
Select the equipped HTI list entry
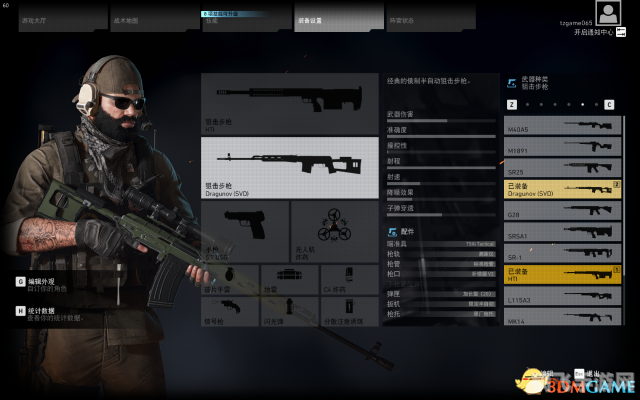563,274
